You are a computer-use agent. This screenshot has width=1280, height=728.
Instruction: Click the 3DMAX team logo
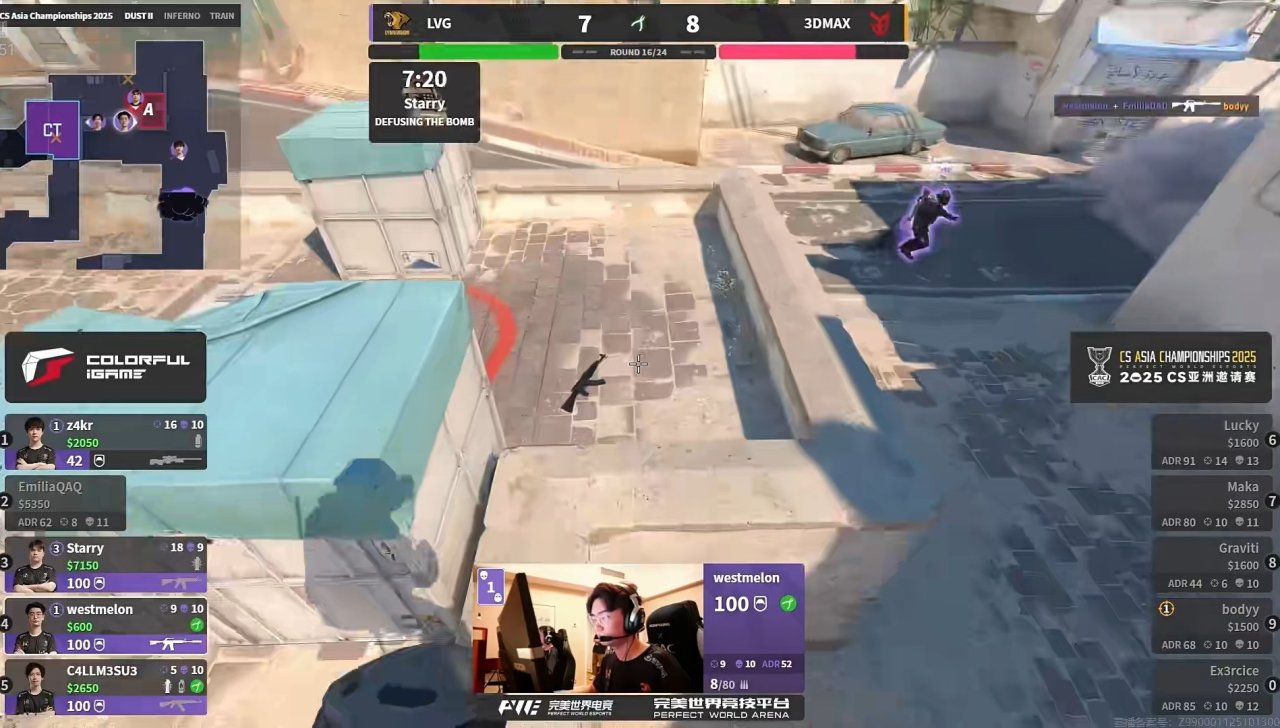pyautogui.click(x=880, y=23)
